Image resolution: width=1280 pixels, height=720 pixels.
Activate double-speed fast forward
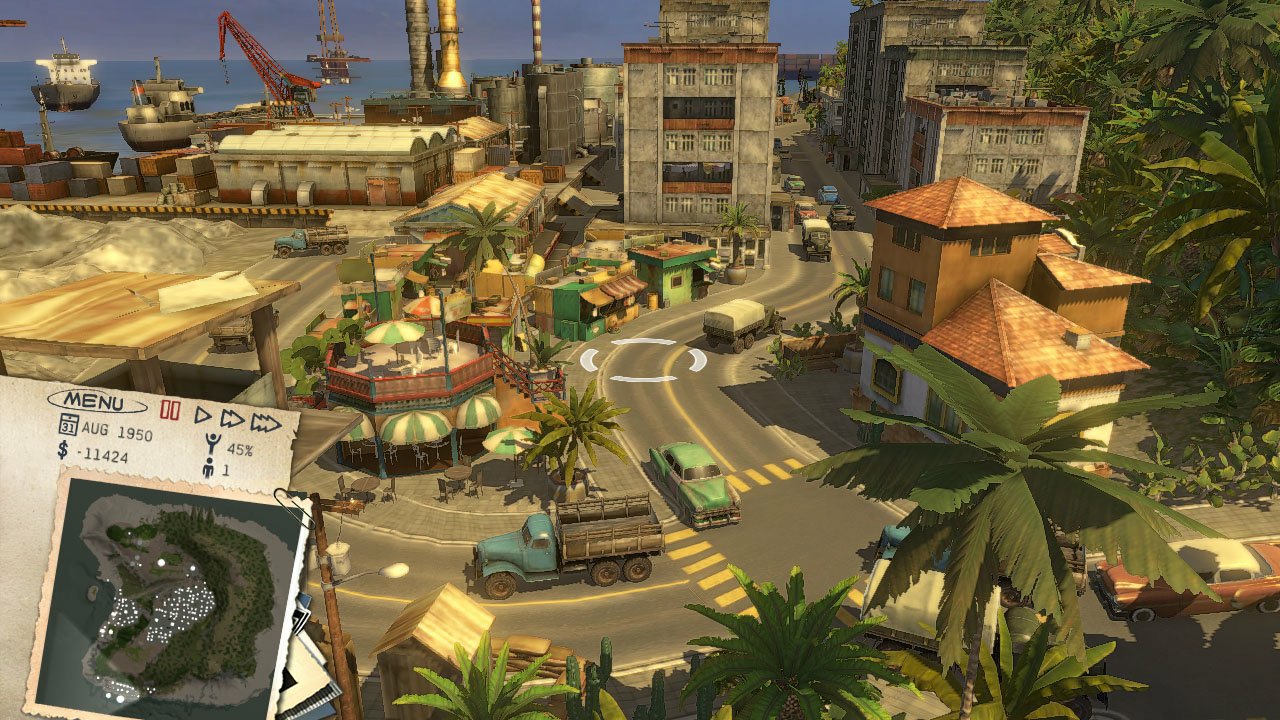230,420
